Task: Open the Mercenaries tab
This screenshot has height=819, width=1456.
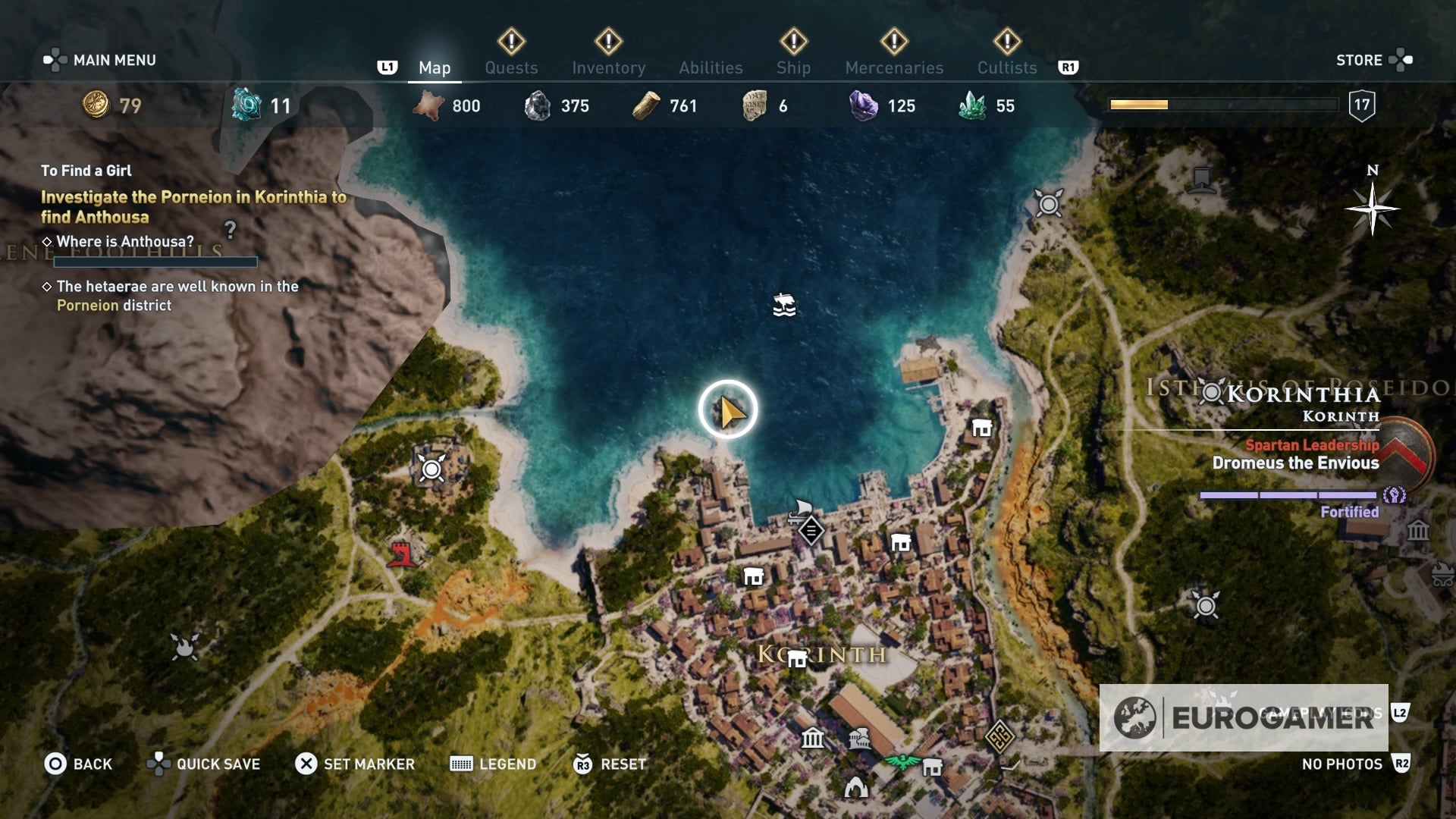Action: pos(893,67)
